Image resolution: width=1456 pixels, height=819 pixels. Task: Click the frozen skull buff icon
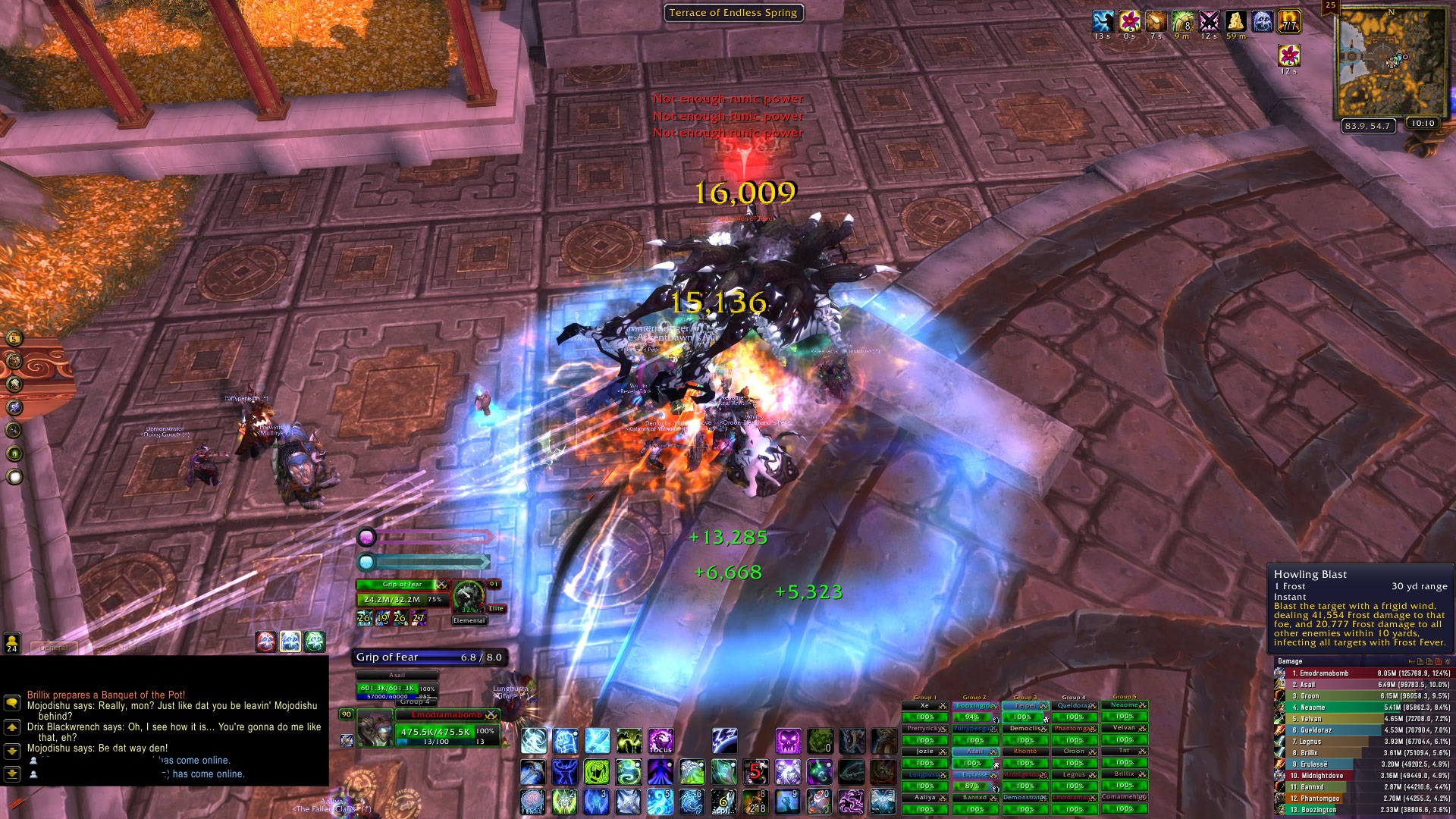coord(1262,21)
